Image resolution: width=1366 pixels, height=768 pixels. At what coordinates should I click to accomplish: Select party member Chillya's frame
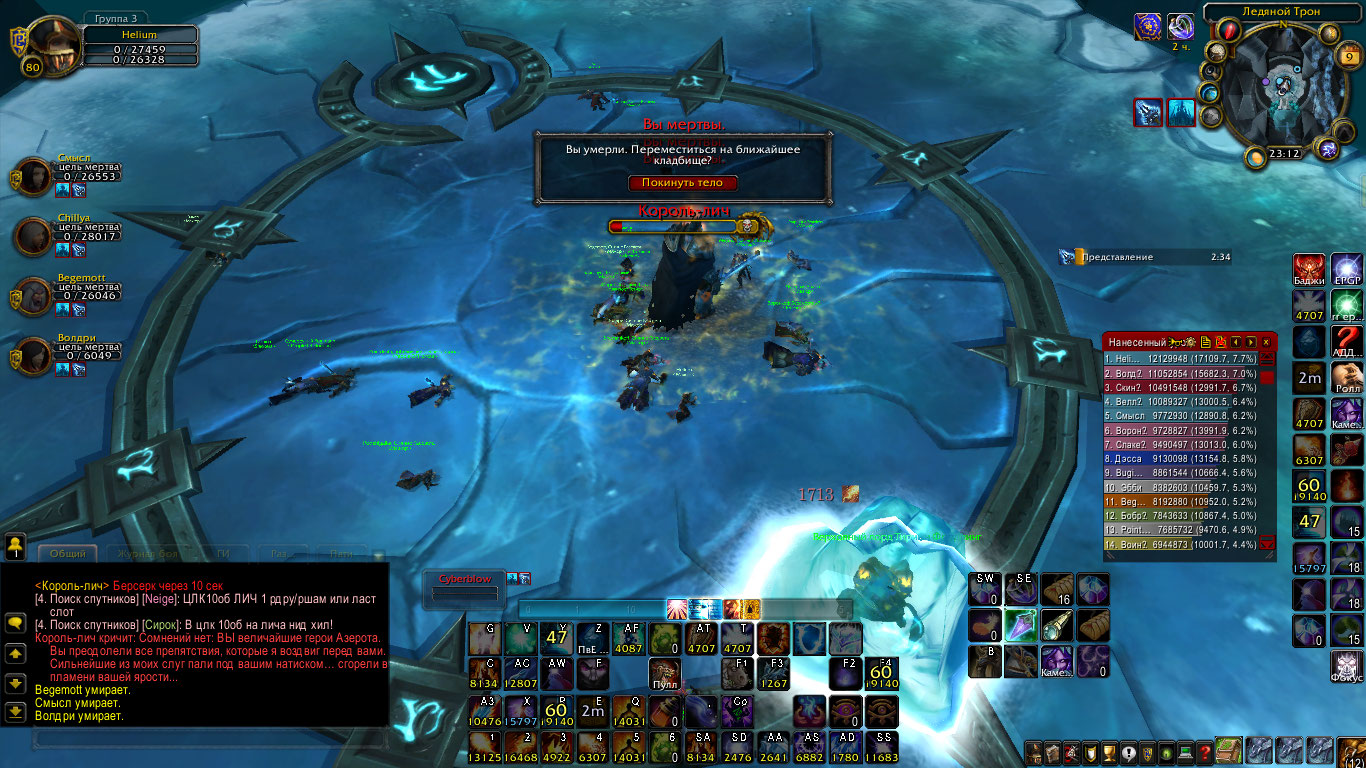pos(35,237)
